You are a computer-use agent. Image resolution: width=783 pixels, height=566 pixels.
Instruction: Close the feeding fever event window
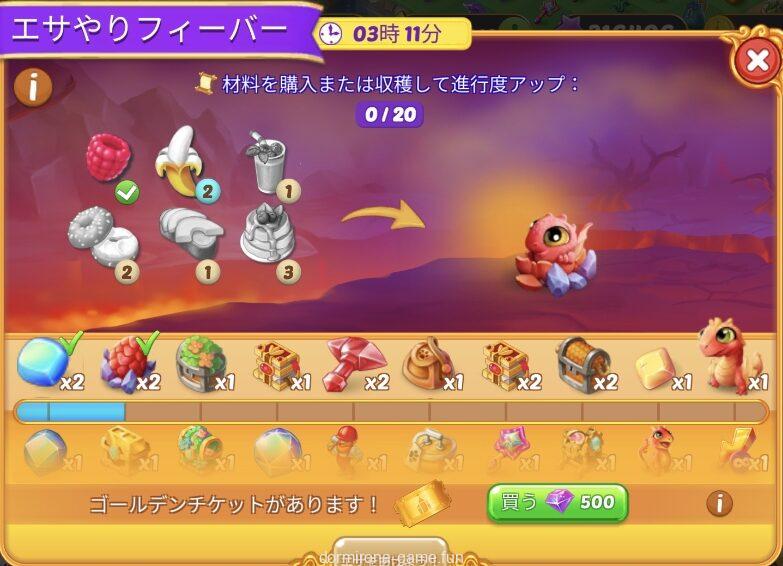[x=757, y=62]
